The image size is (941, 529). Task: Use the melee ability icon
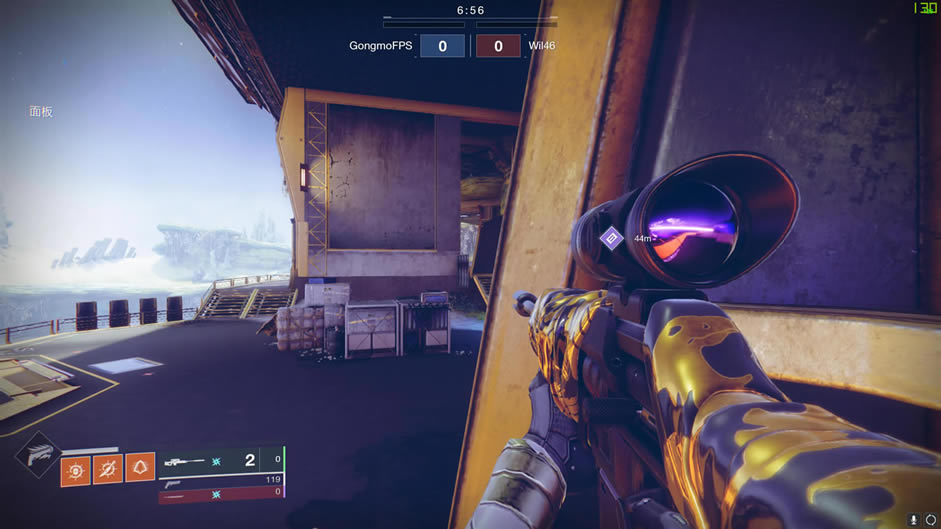tap(108, 469)
